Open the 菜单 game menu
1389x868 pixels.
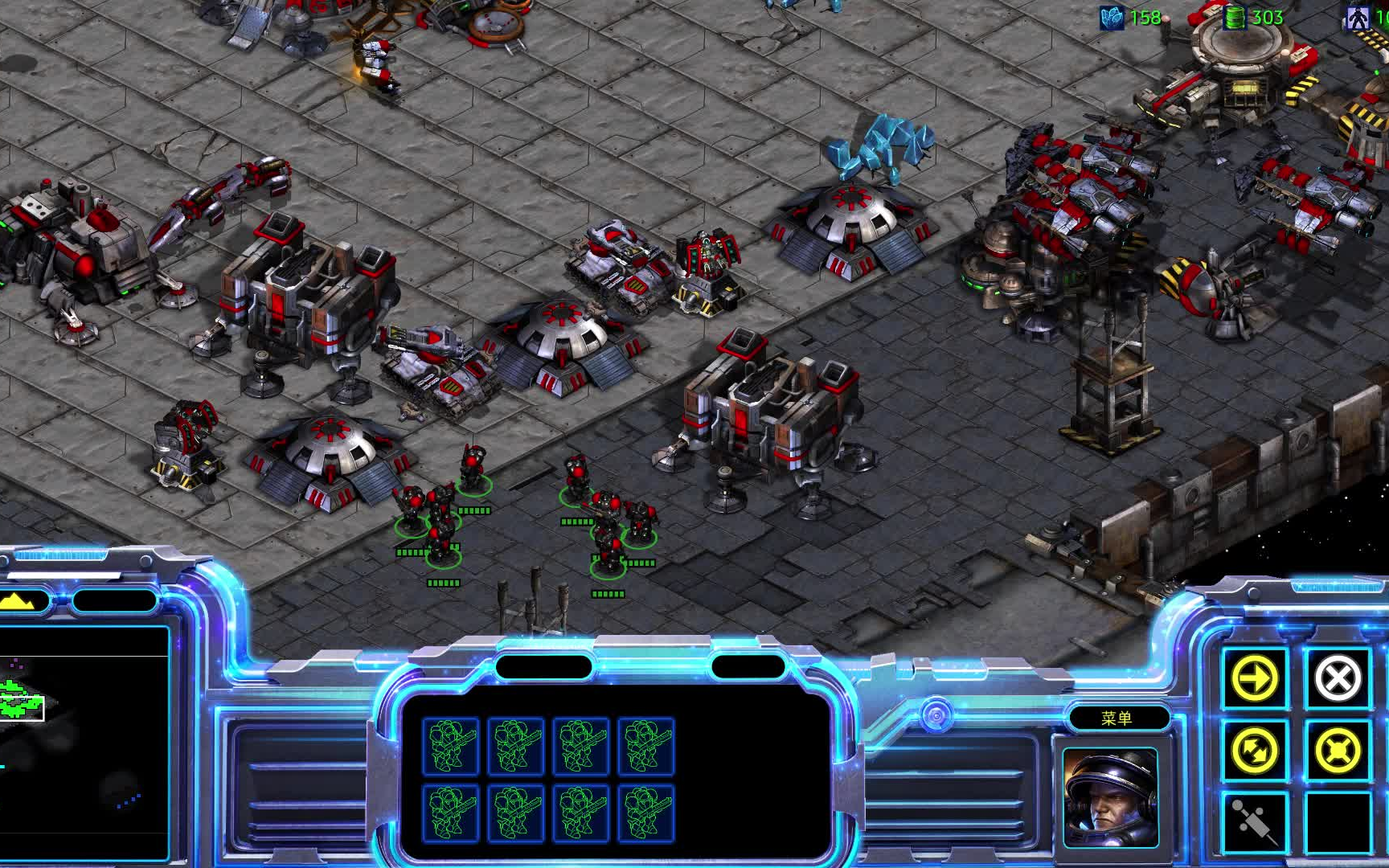[x=1117, y=718]
